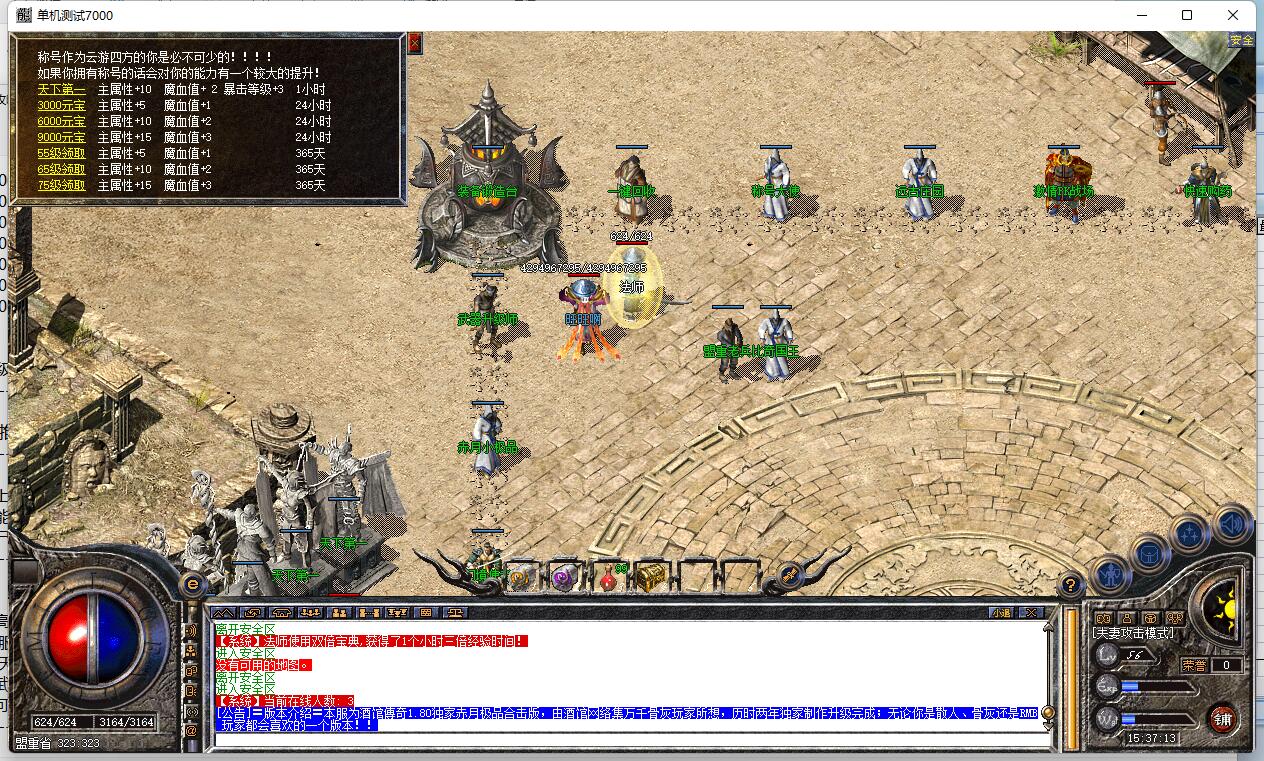Toggle sound with the speaker button
The image size is (1264, 761).
pos(1231,522)
